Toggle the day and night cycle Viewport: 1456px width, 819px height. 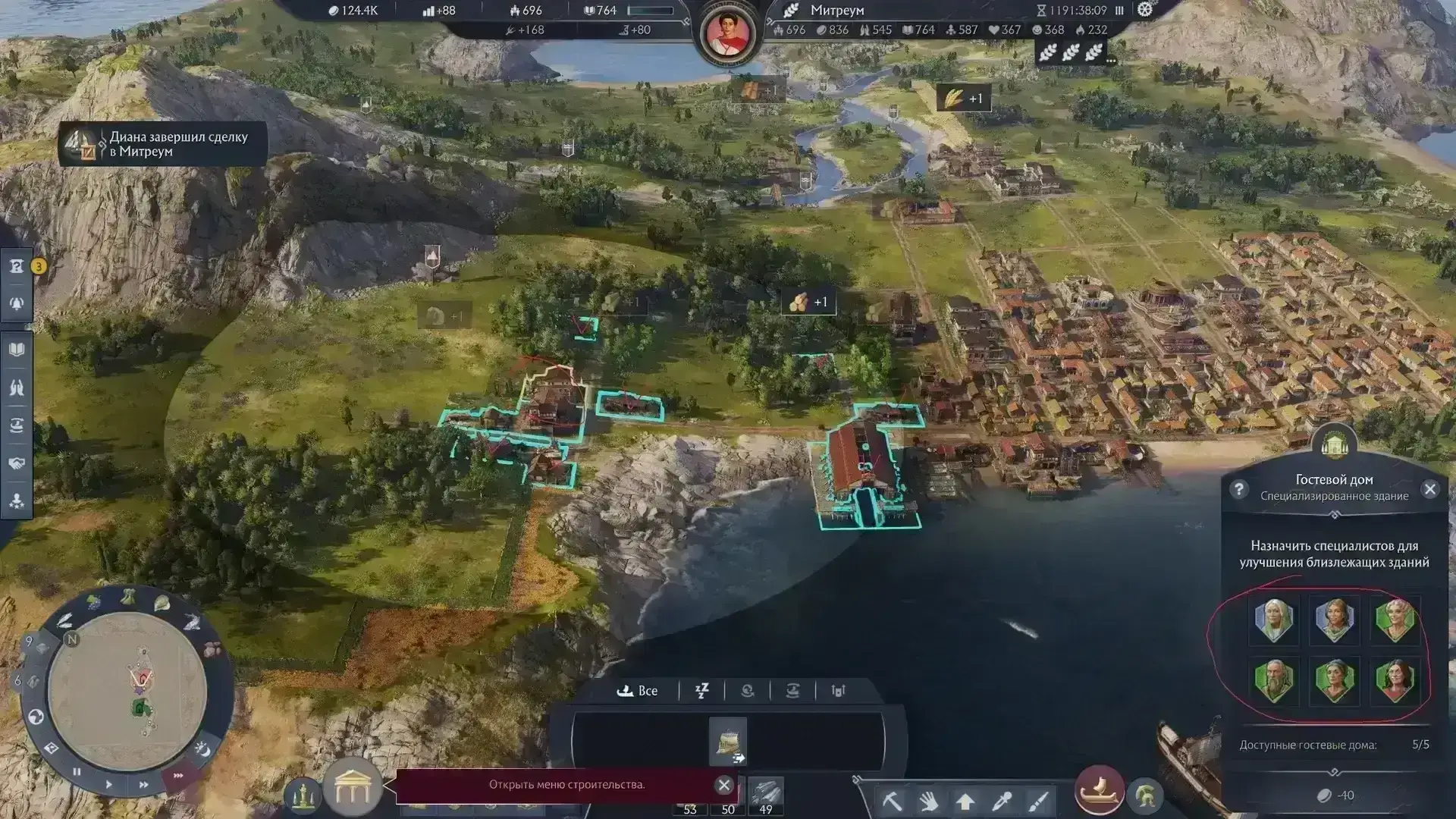[x=202, y=749]
